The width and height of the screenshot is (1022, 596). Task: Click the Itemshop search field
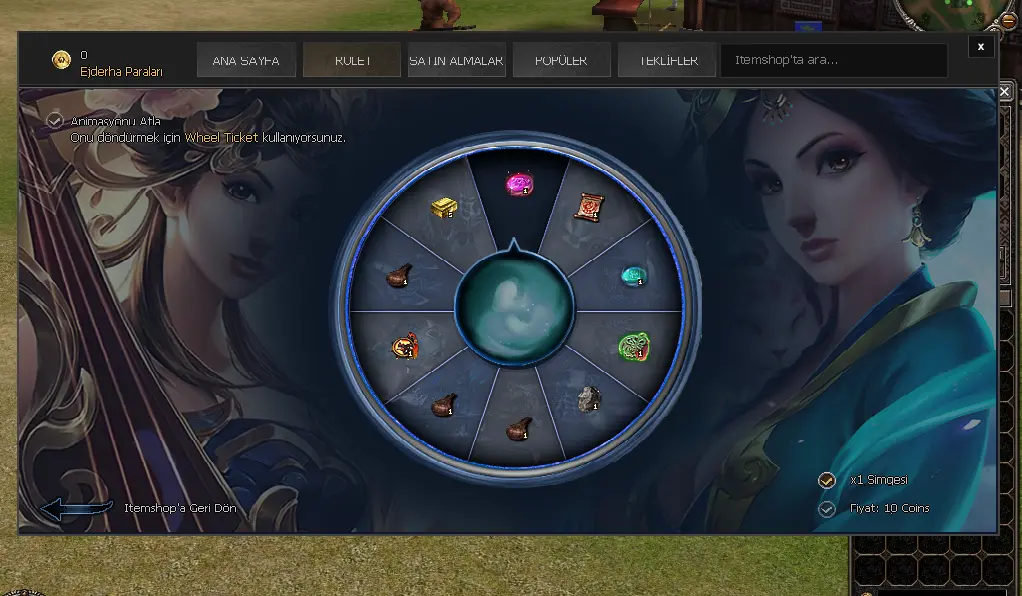click(x=833, y=60)
